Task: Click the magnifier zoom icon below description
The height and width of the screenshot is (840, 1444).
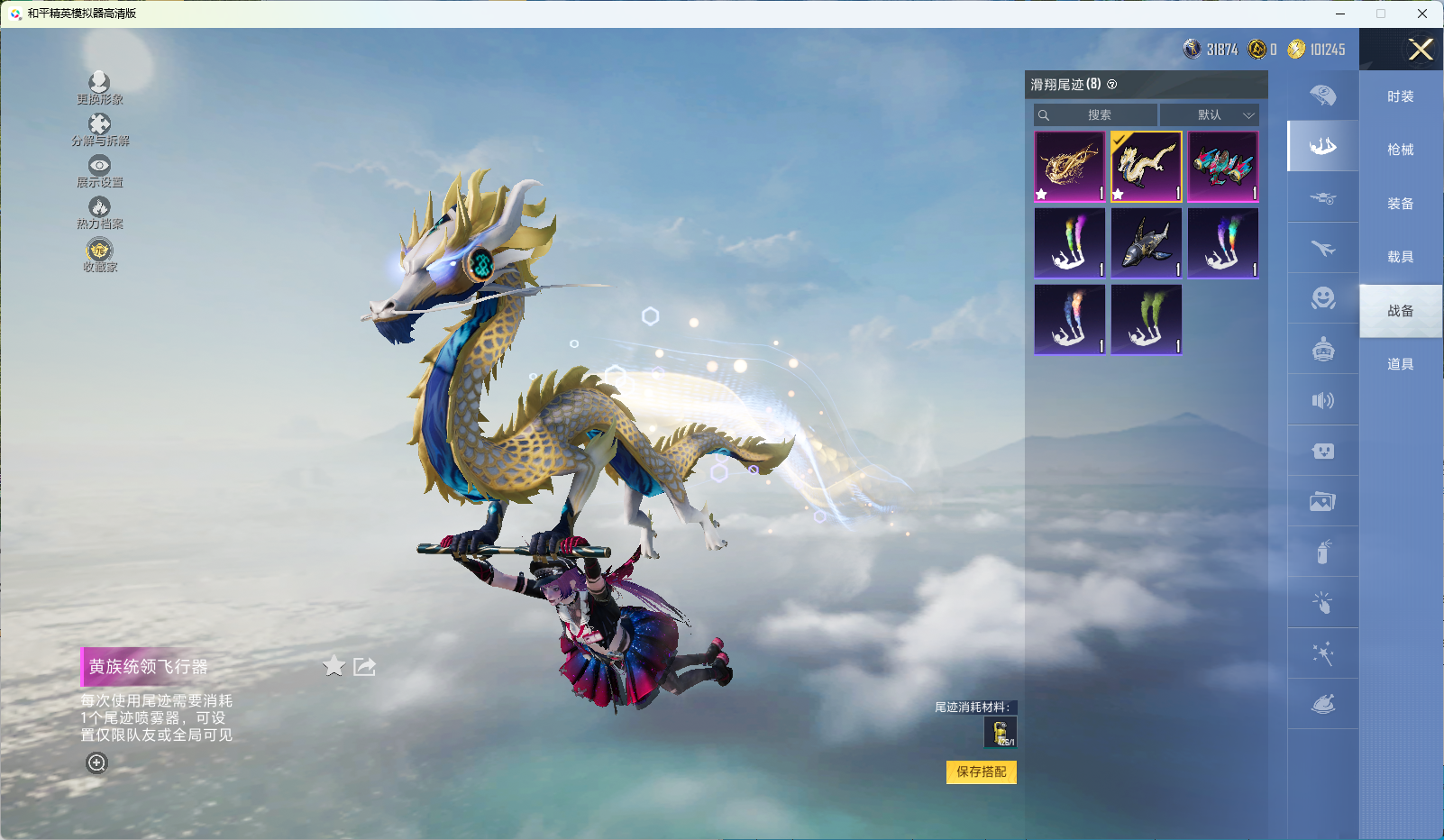Action: 96,763
